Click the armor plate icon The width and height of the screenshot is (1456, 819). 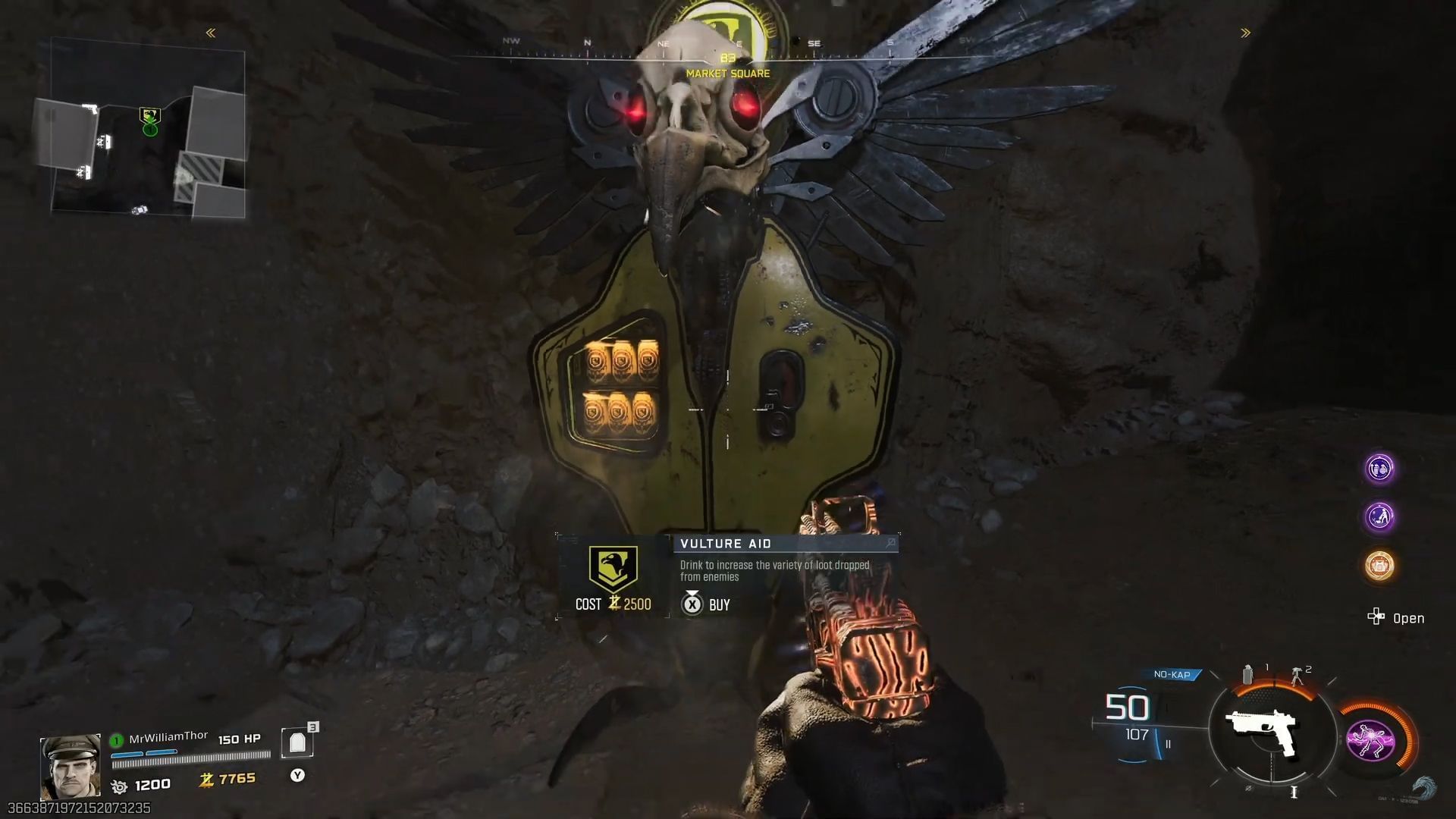pyautogui.click(x=297, y=743)
